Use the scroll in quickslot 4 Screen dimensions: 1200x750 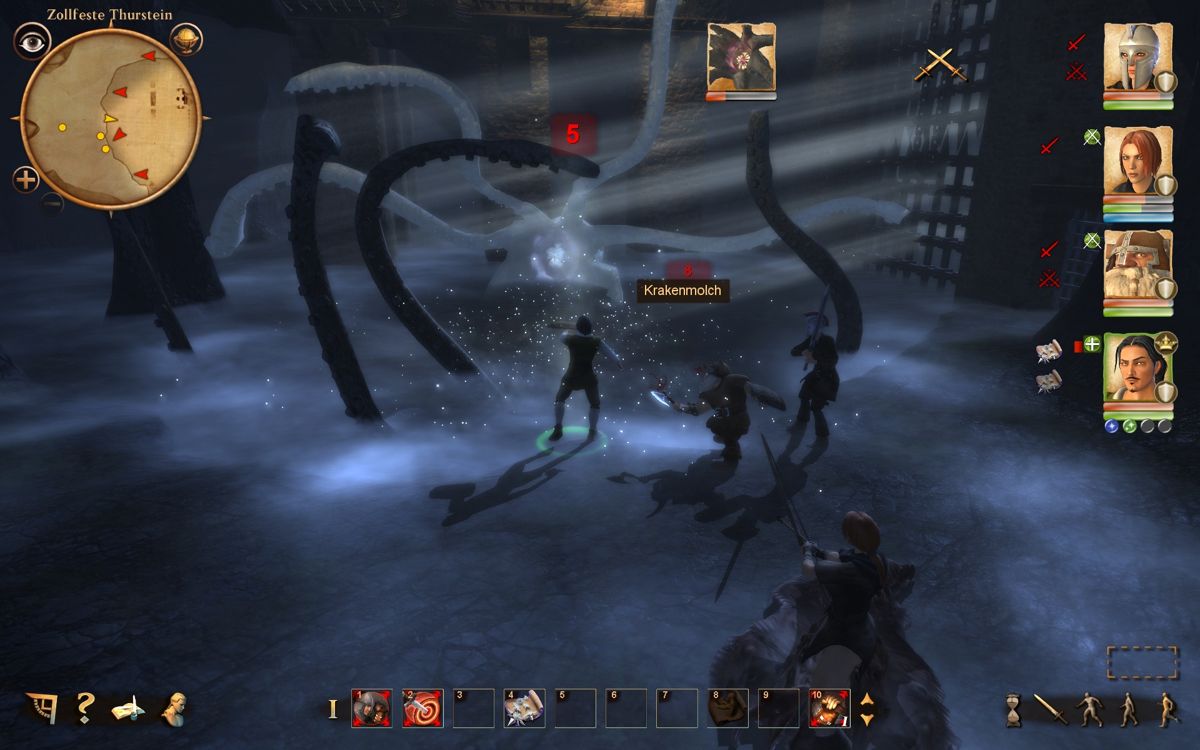click(x=524, y=708)
